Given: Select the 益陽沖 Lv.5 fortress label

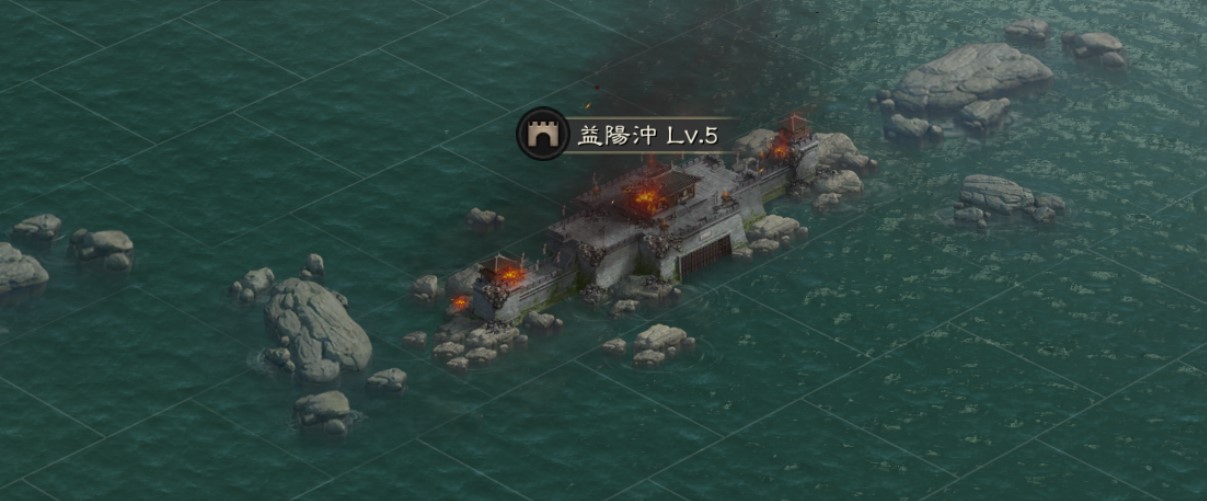Looking at the screenshot, I should 647,136.
